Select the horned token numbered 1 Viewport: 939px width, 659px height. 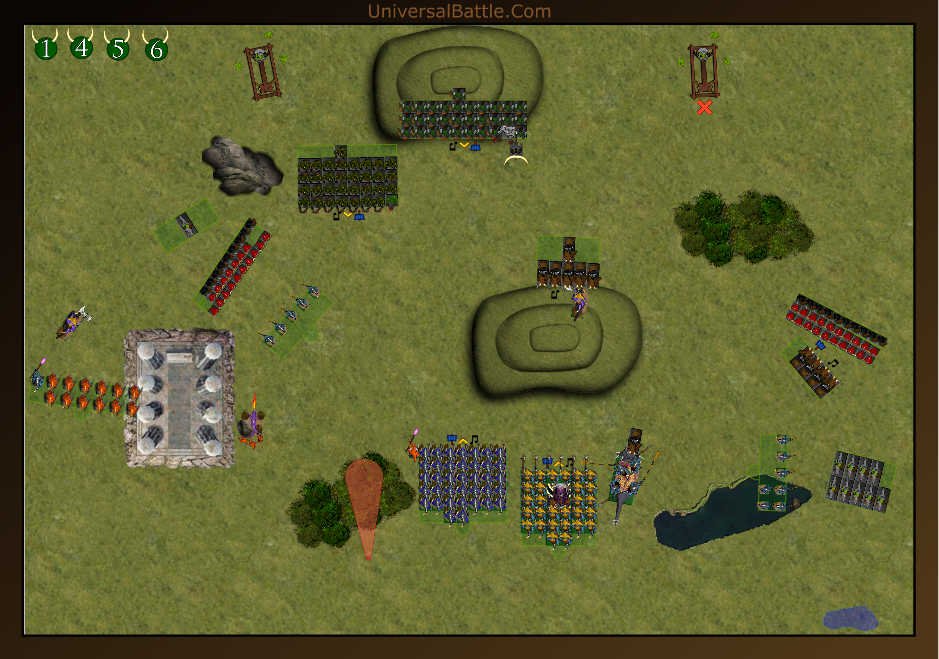(45, 47)
